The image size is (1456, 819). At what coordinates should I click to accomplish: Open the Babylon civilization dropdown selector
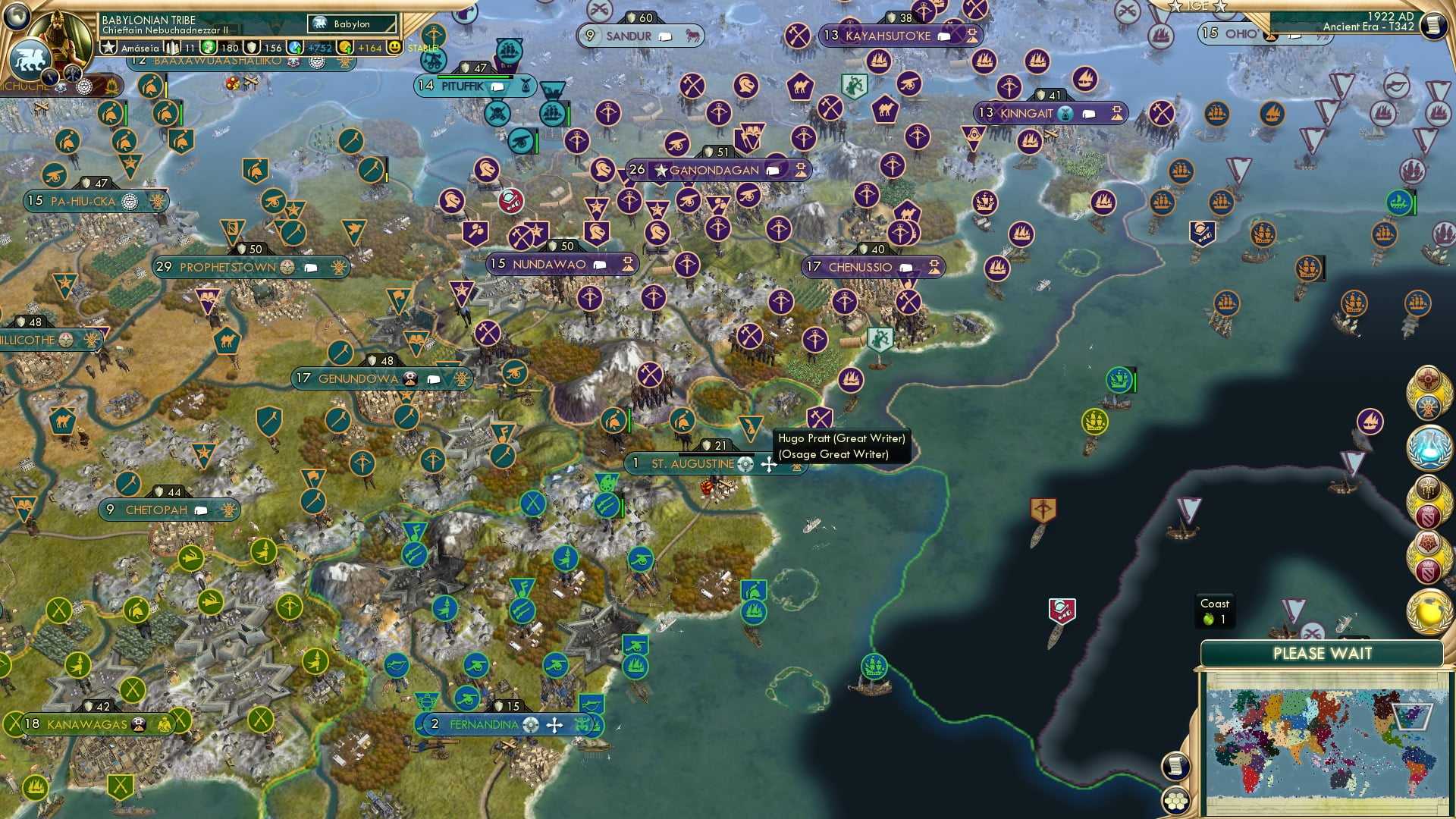tap(351, 24)
